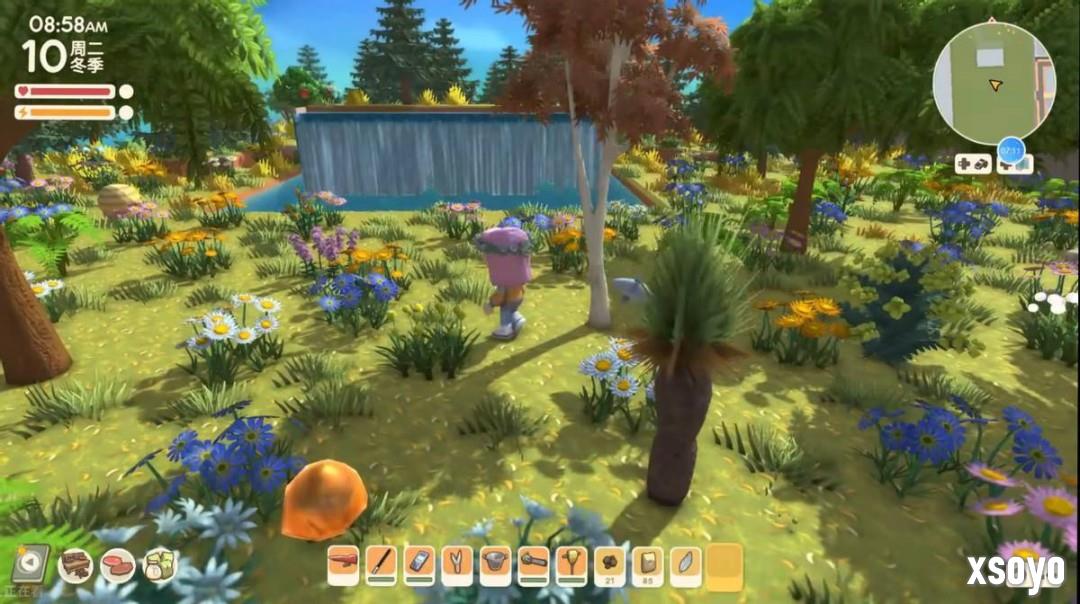Click the wooden planks round icon

pos(76,566)
